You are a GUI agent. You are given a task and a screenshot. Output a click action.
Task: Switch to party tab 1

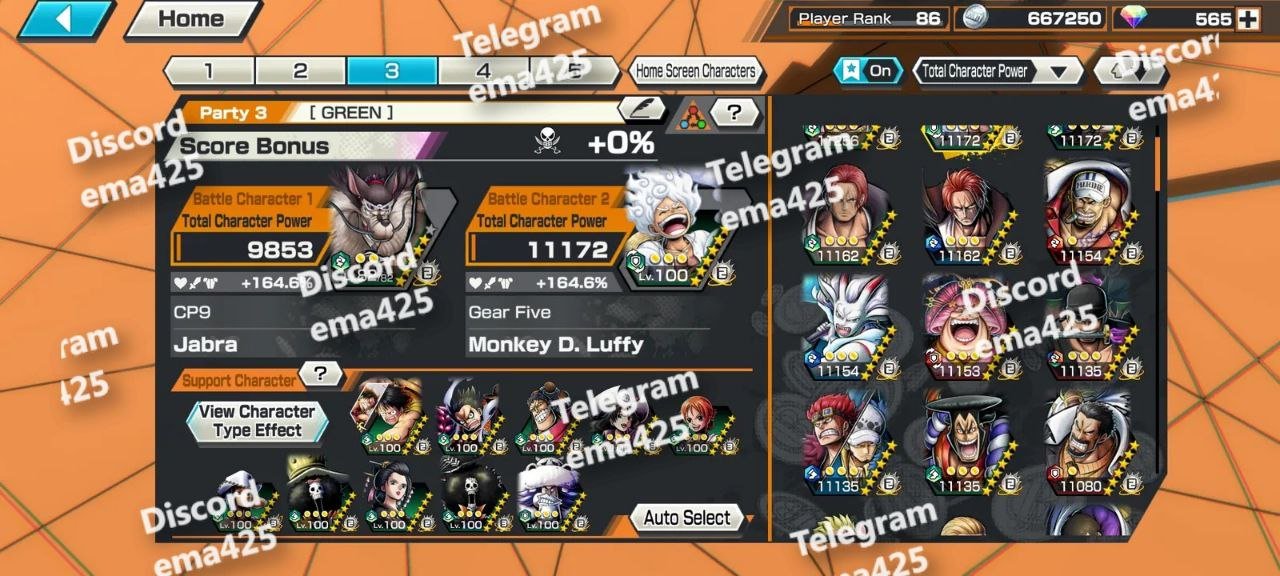208,71
